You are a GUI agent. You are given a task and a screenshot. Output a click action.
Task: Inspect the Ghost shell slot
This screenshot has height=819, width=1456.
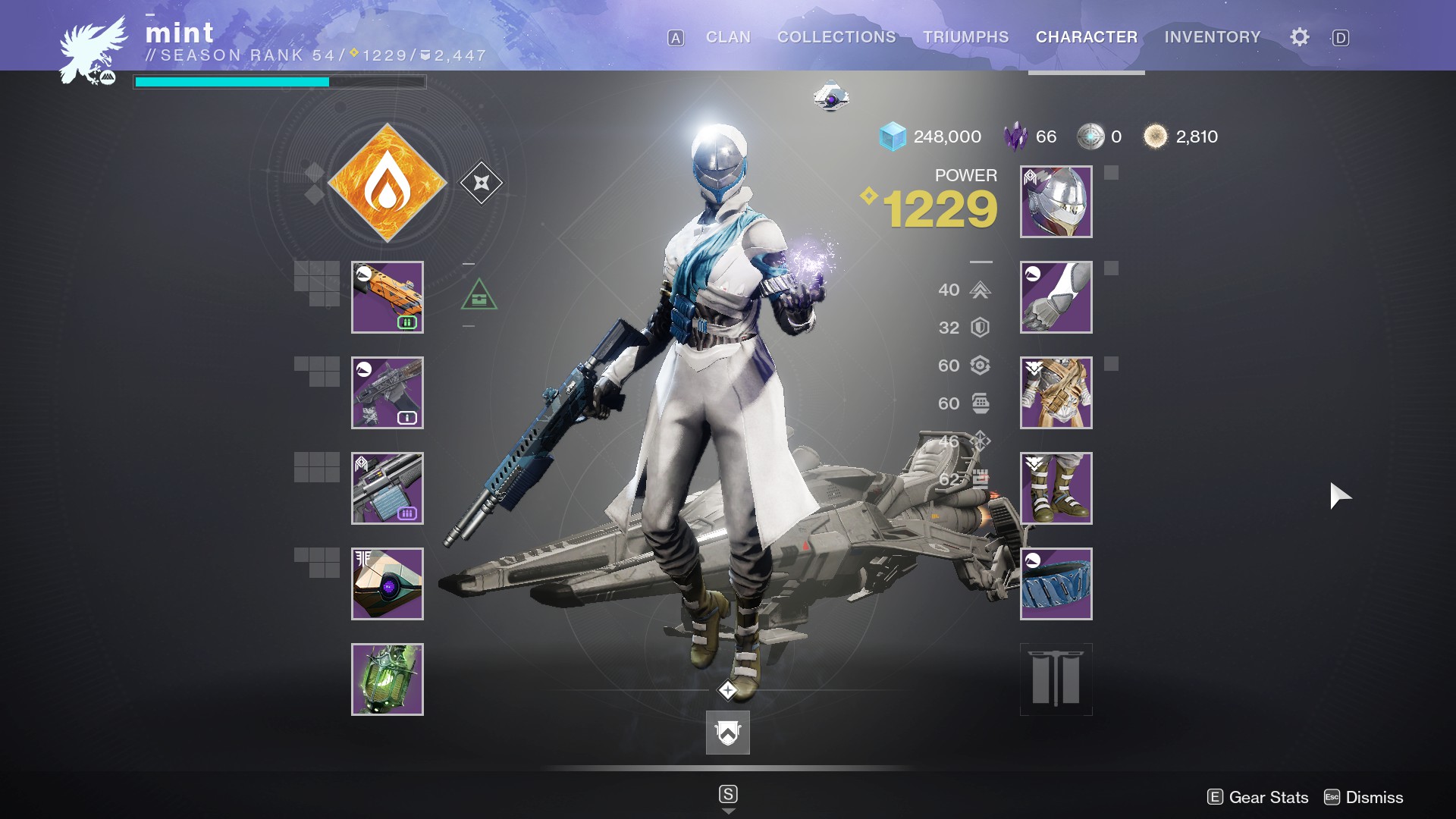click(x=388, y=584)
